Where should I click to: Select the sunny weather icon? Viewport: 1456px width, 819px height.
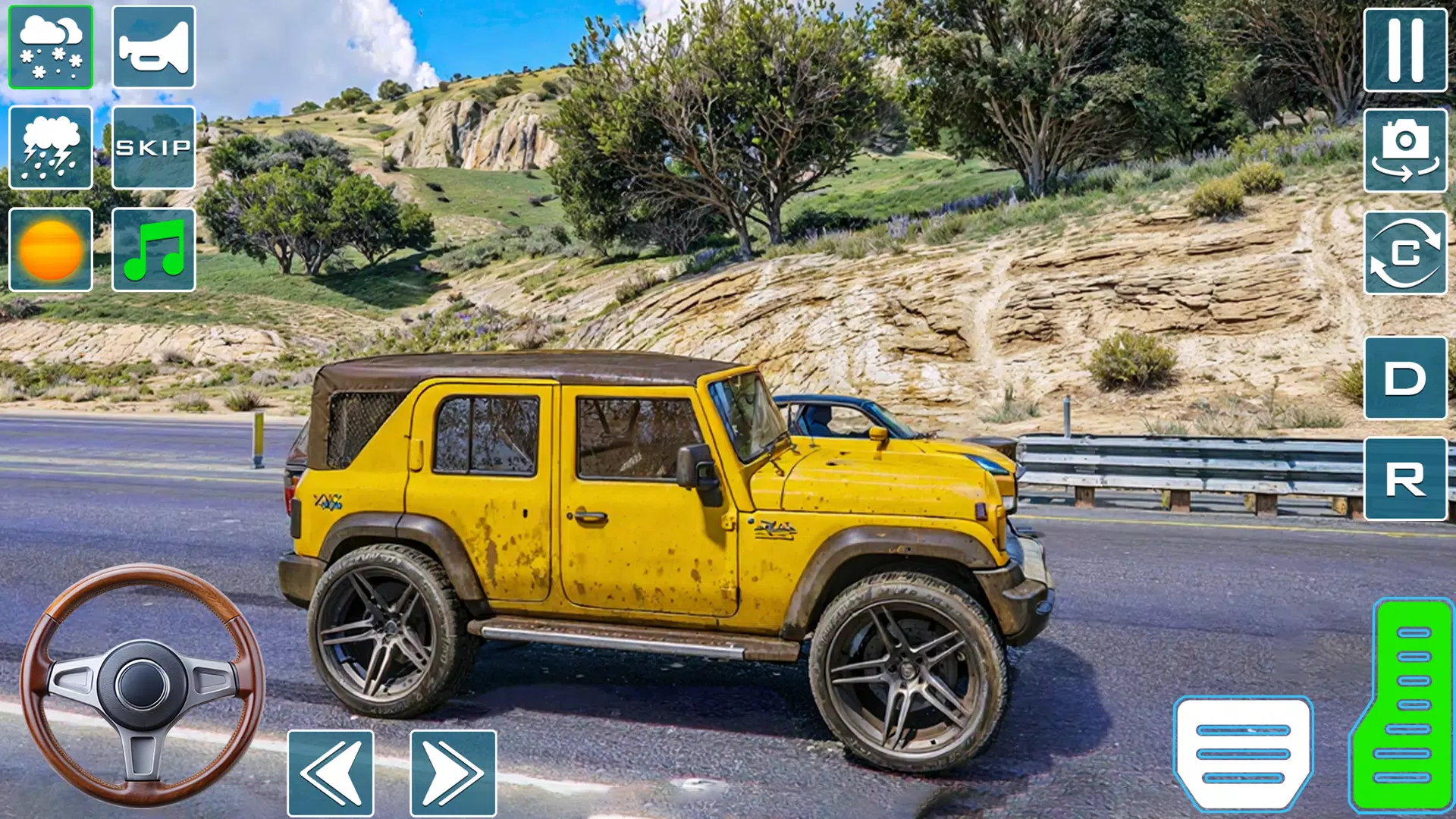click(50, 250)
